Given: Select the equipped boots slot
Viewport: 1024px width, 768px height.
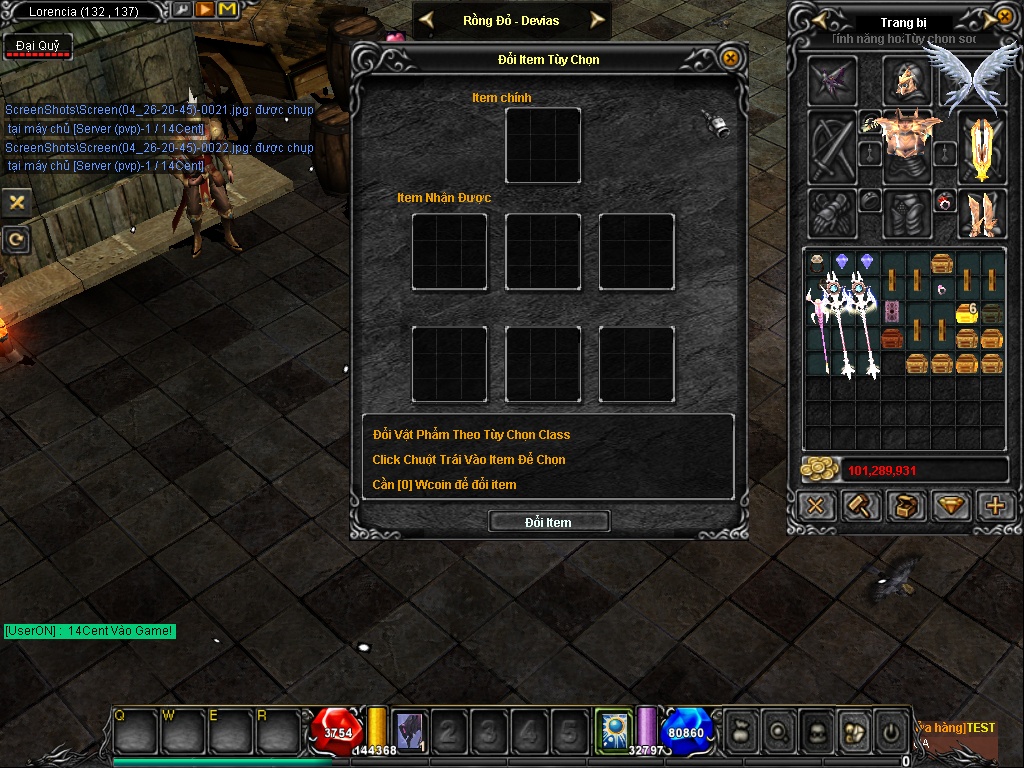Looking at the screenshot, I should click(982, 214).
